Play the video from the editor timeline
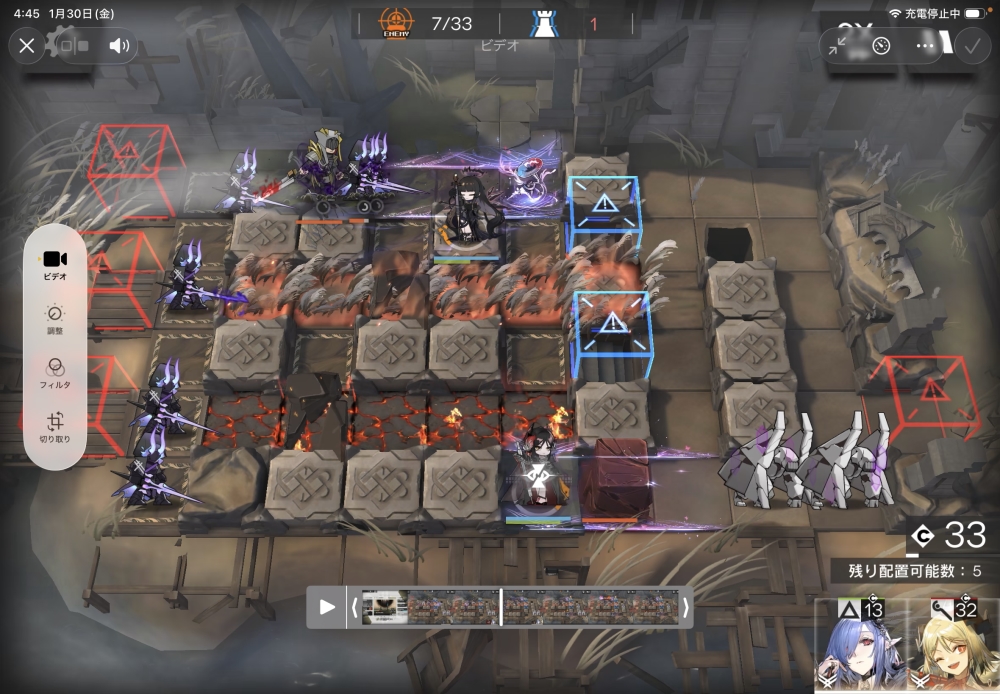 tap(327, 607)
